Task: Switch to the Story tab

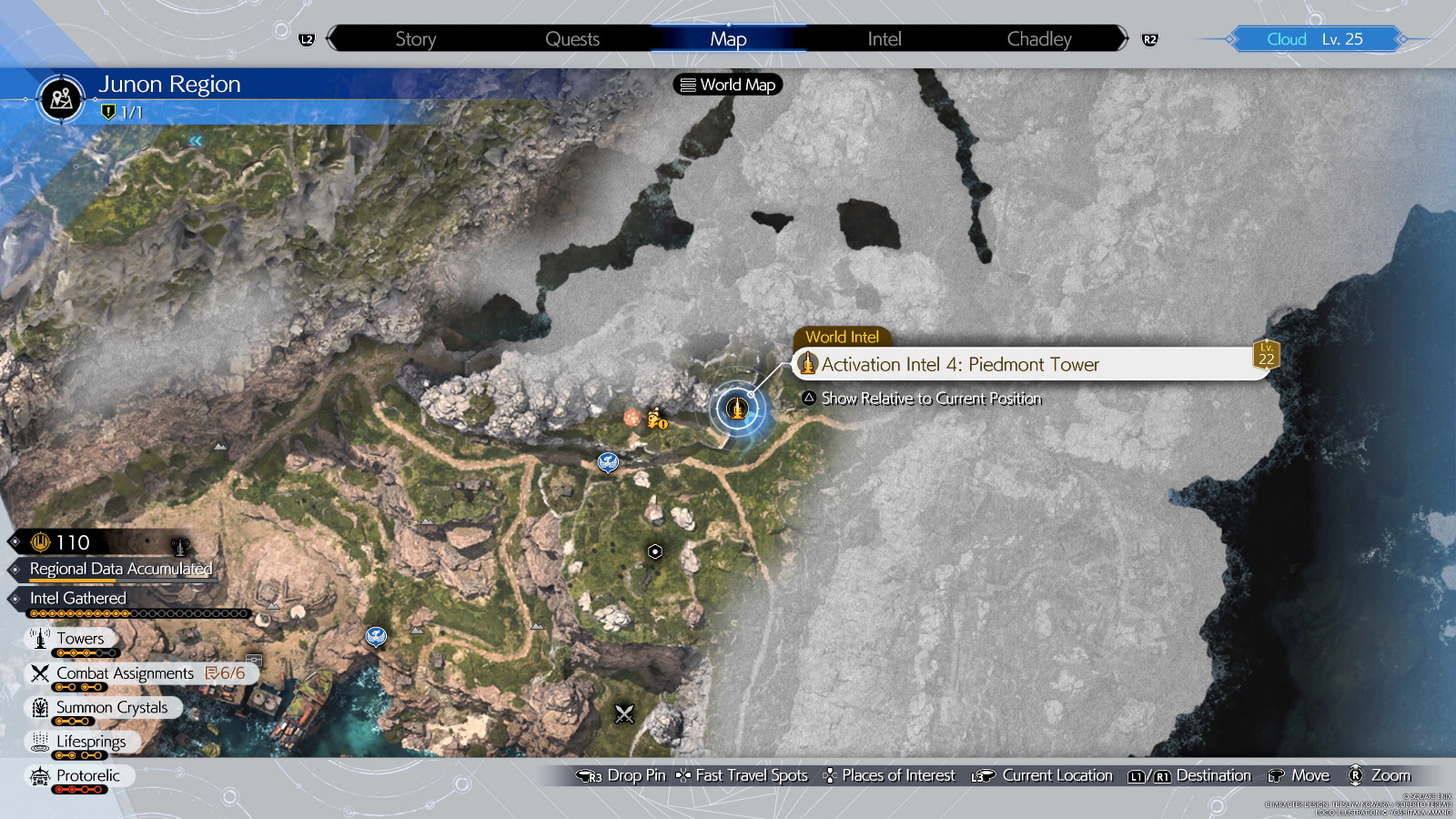Action: pyautogui.click(x=416, y=39)
